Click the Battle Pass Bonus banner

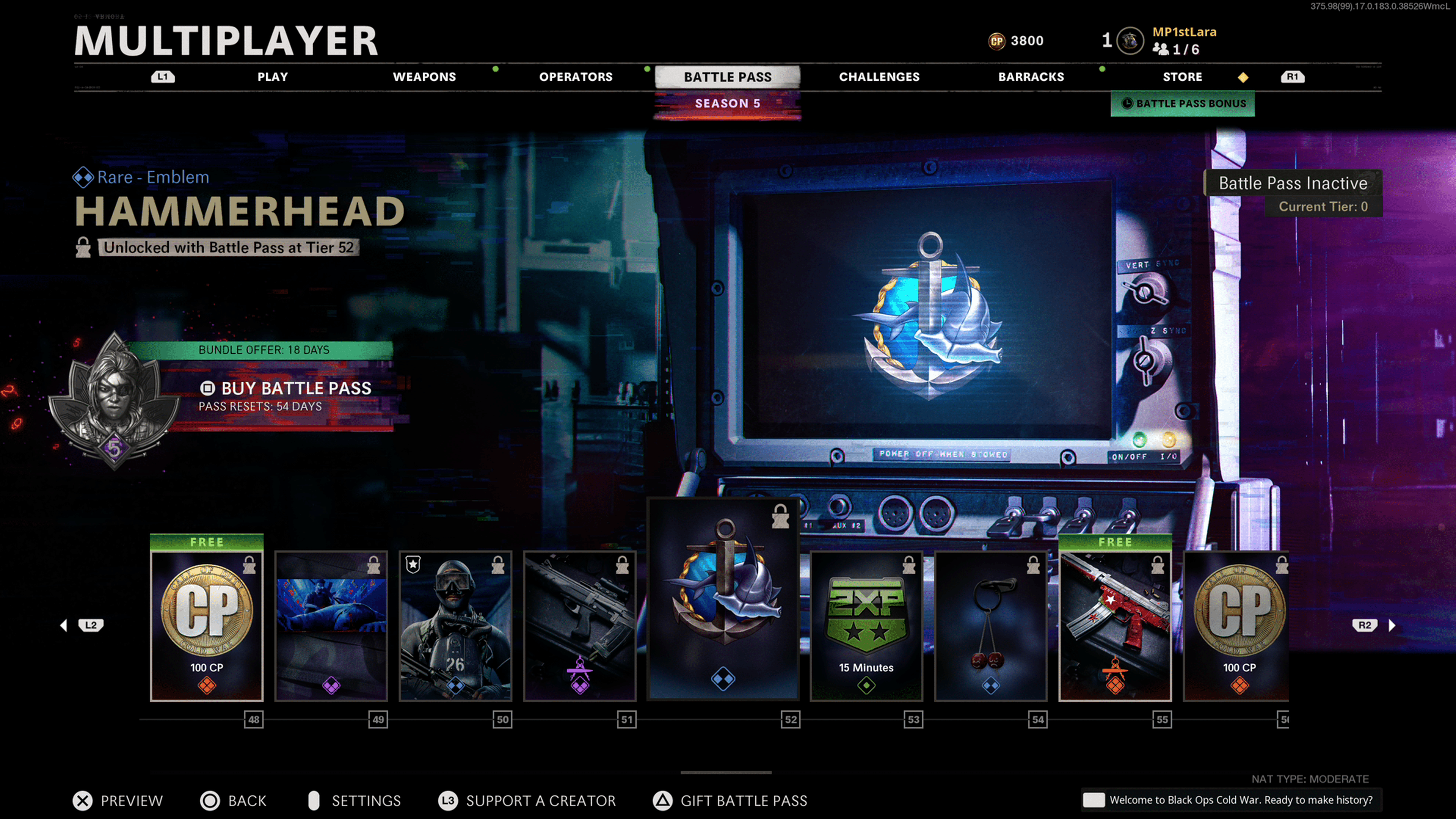pyautogui.click(x=1183, y=104)
